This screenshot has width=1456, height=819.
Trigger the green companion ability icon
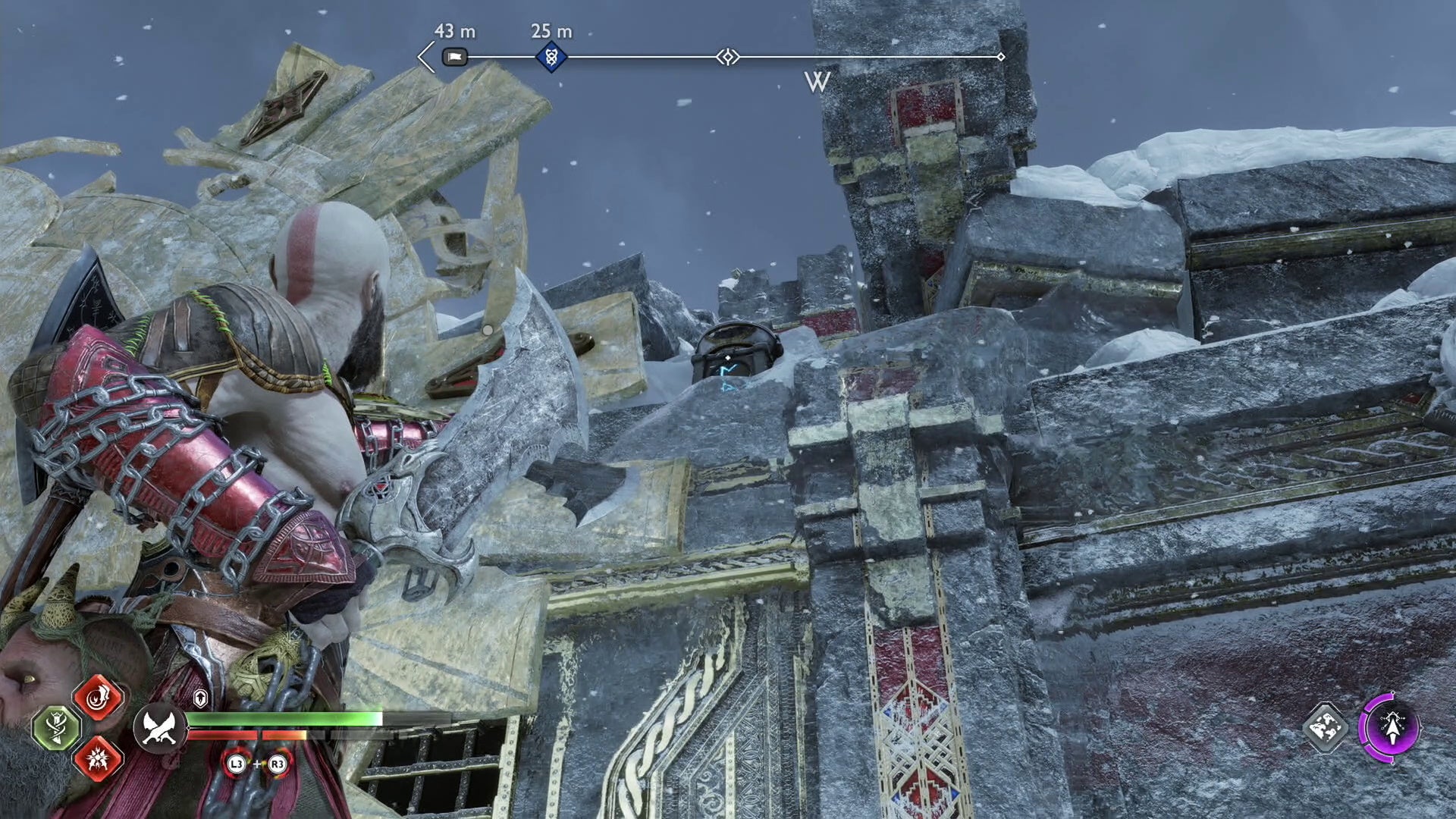pyautogui.click(x=57, y=728)
